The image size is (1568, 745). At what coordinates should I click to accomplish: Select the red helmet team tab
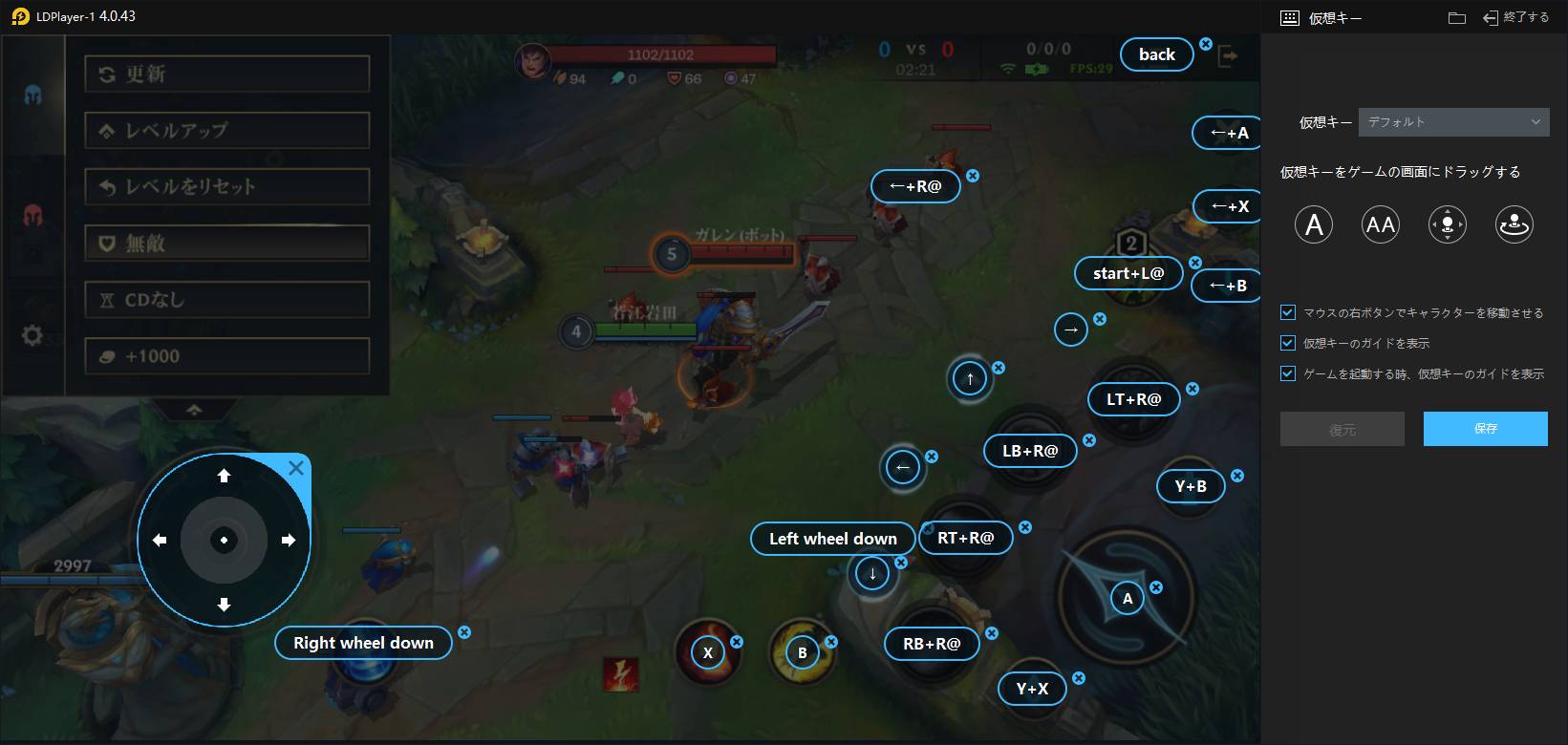[32, 215]
